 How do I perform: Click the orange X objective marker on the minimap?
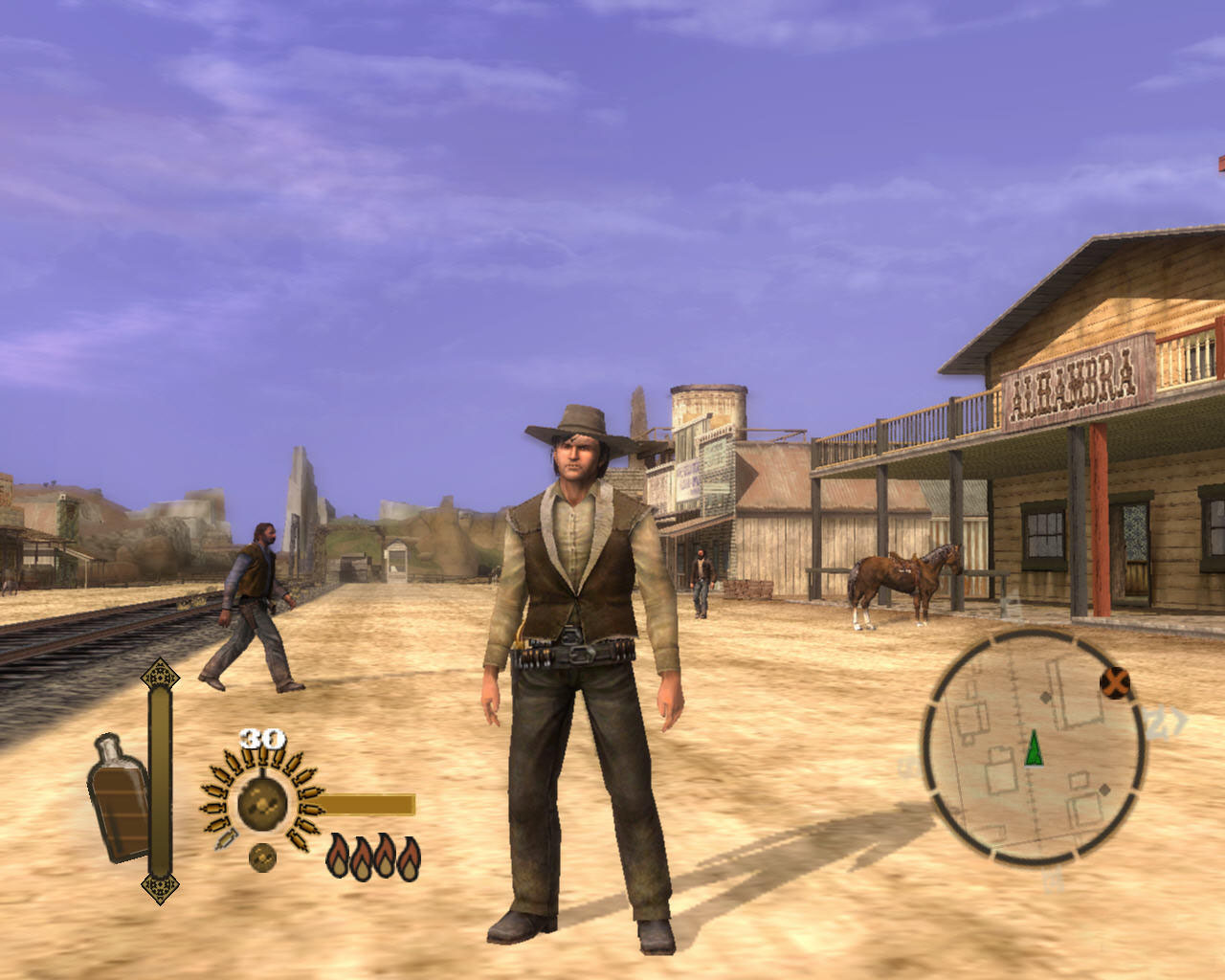coord(1115,682)
